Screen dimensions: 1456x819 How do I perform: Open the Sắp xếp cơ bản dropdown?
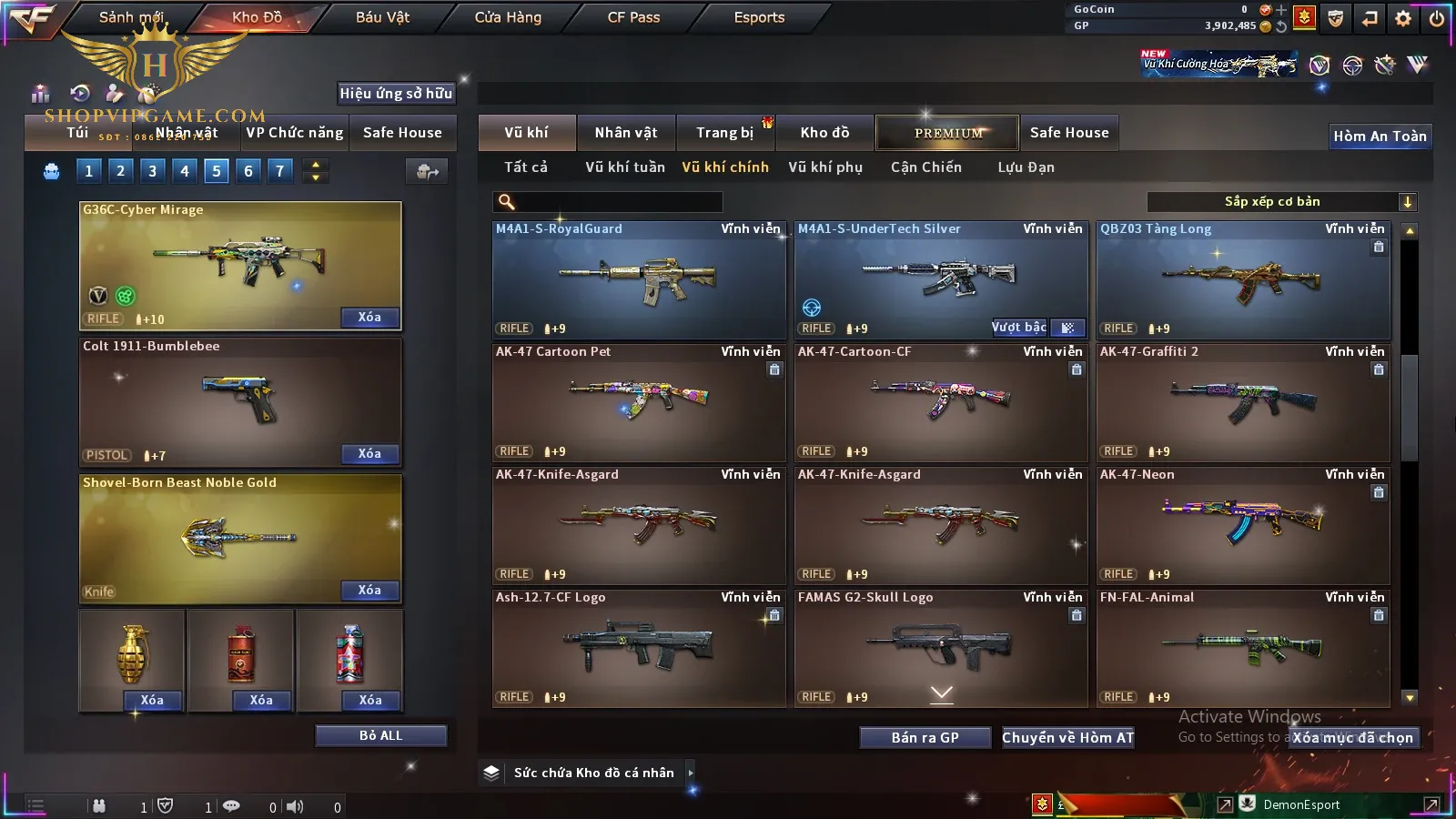tap(1282, 202)
